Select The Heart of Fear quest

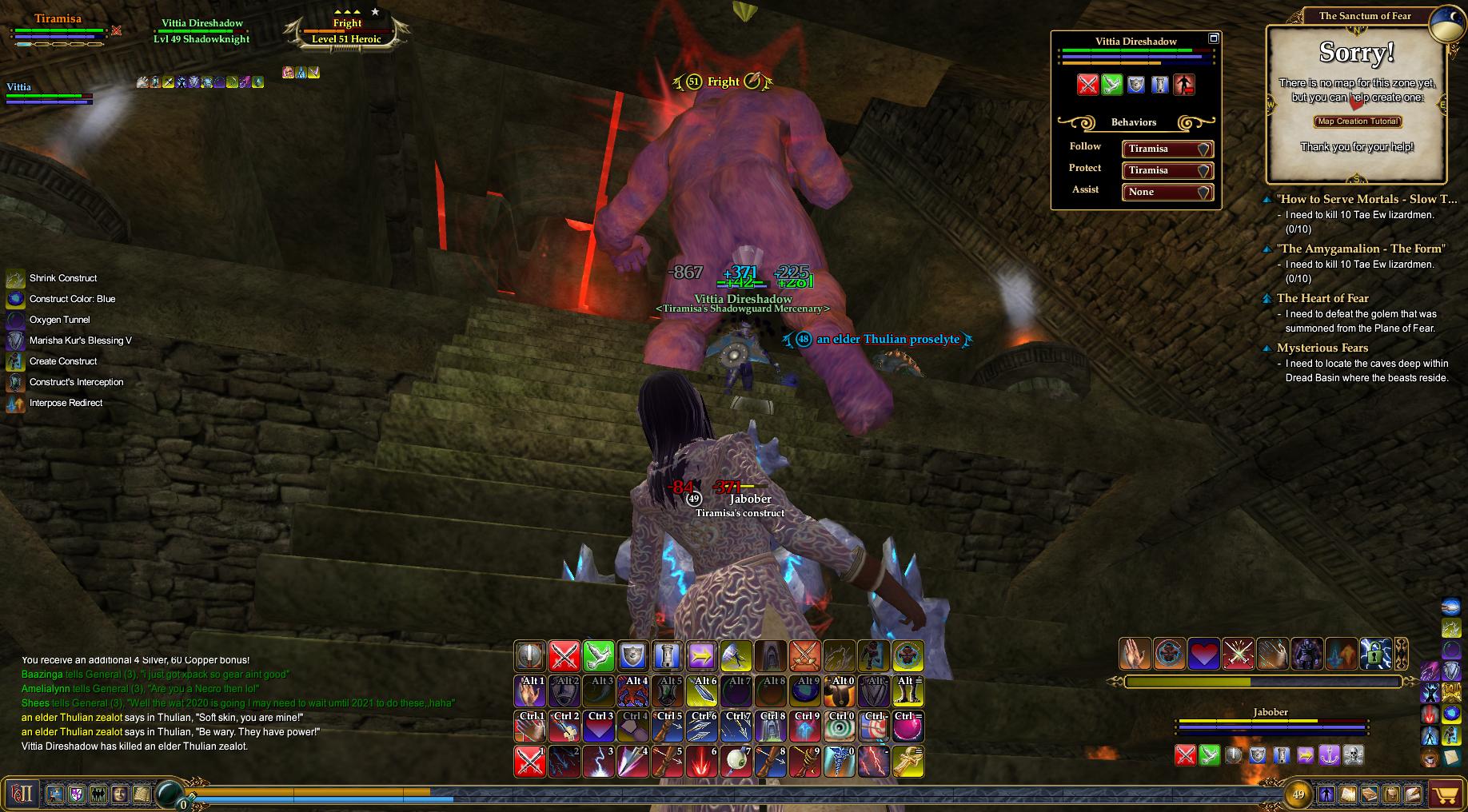[x=1322, y=298]
